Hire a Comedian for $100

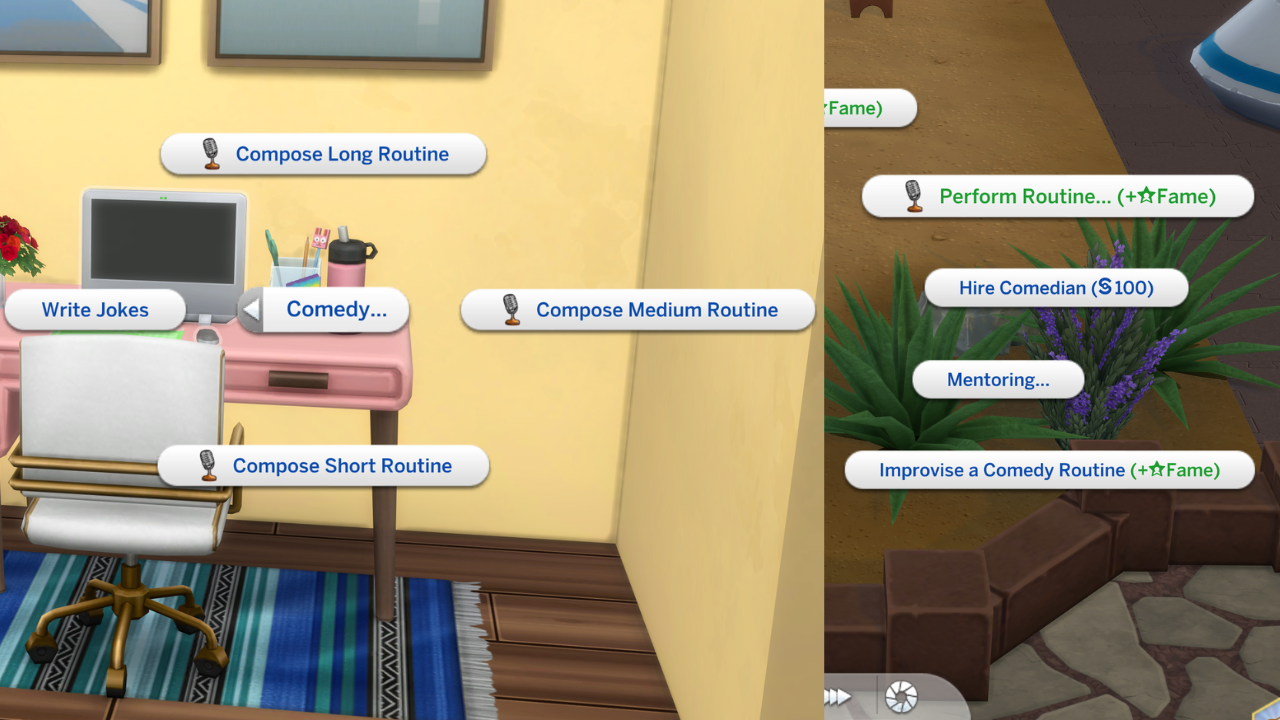[x=1055, y=287]
